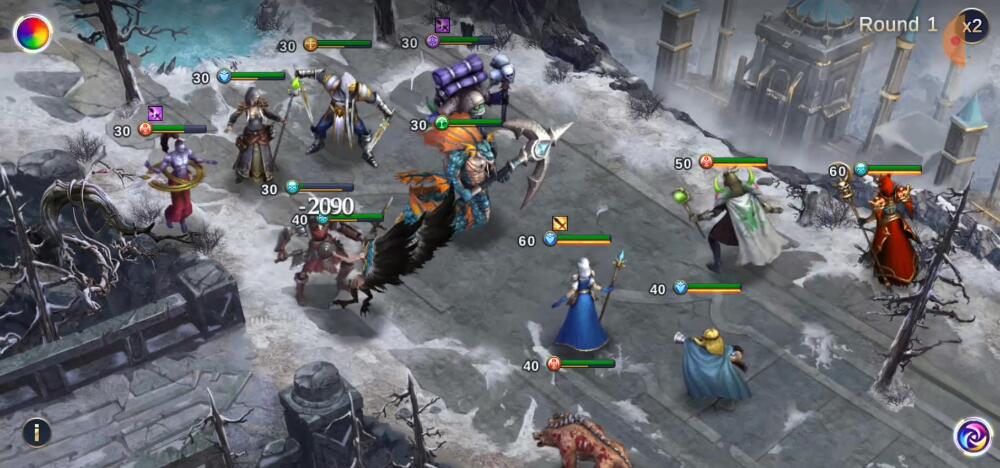This screenshot has width=1000, height=468.
Task: Activate the purple swirl auto-battle button
Action: [971, 436]
